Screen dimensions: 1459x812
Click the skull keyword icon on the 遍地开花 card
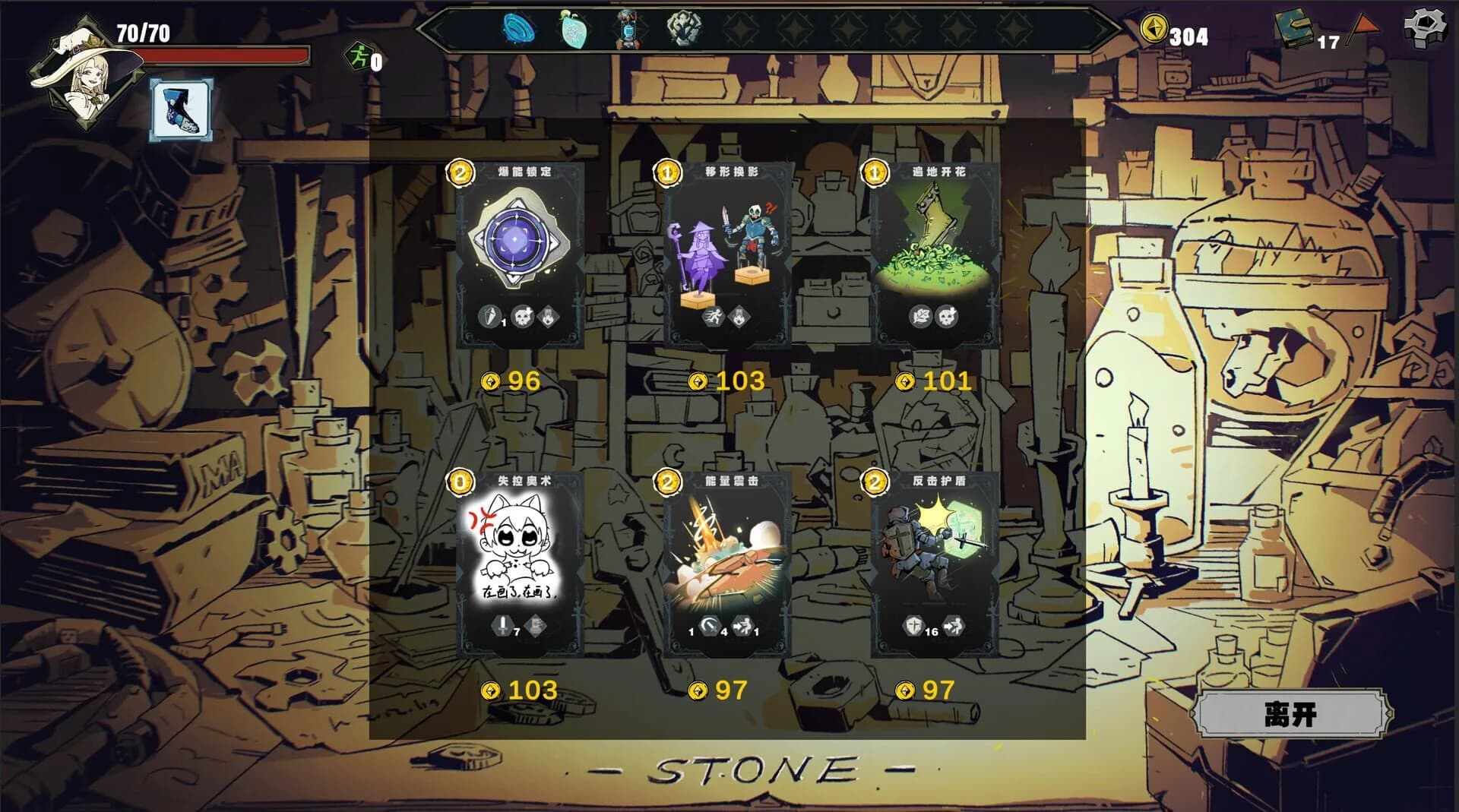tap(947, 317)
